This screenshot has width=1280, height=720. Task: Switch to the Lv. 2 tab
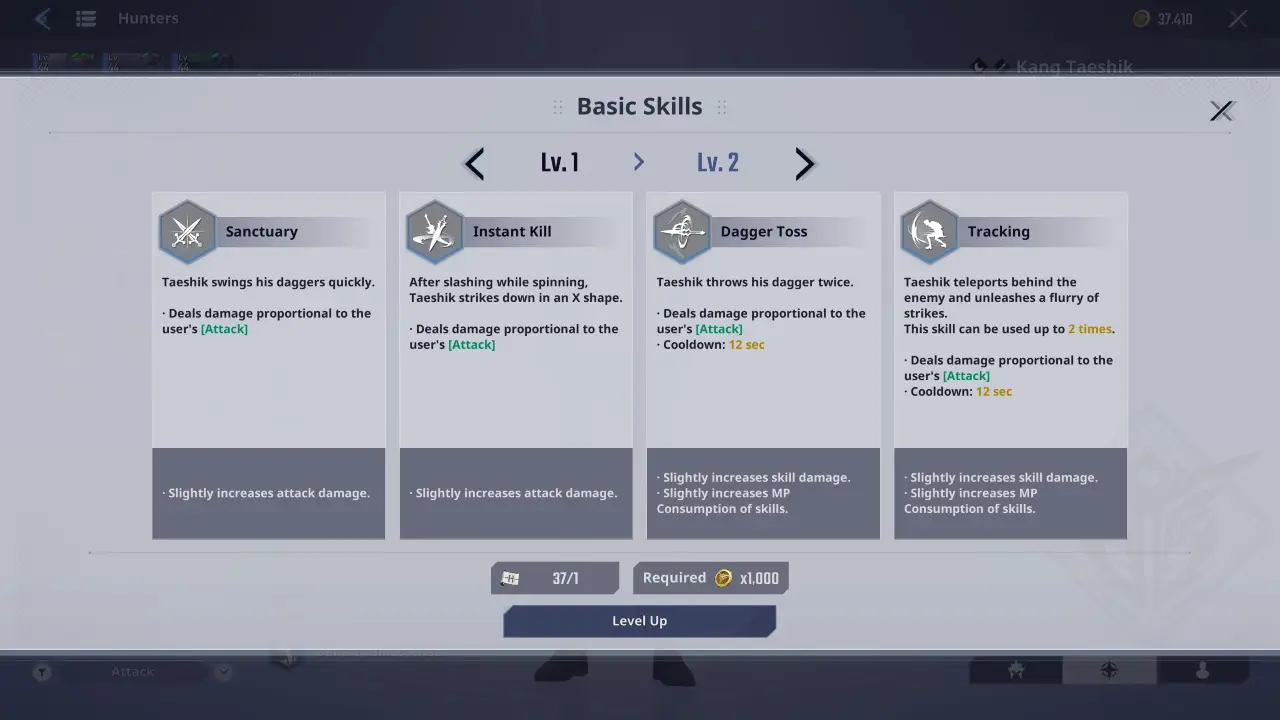click(717, 163)
